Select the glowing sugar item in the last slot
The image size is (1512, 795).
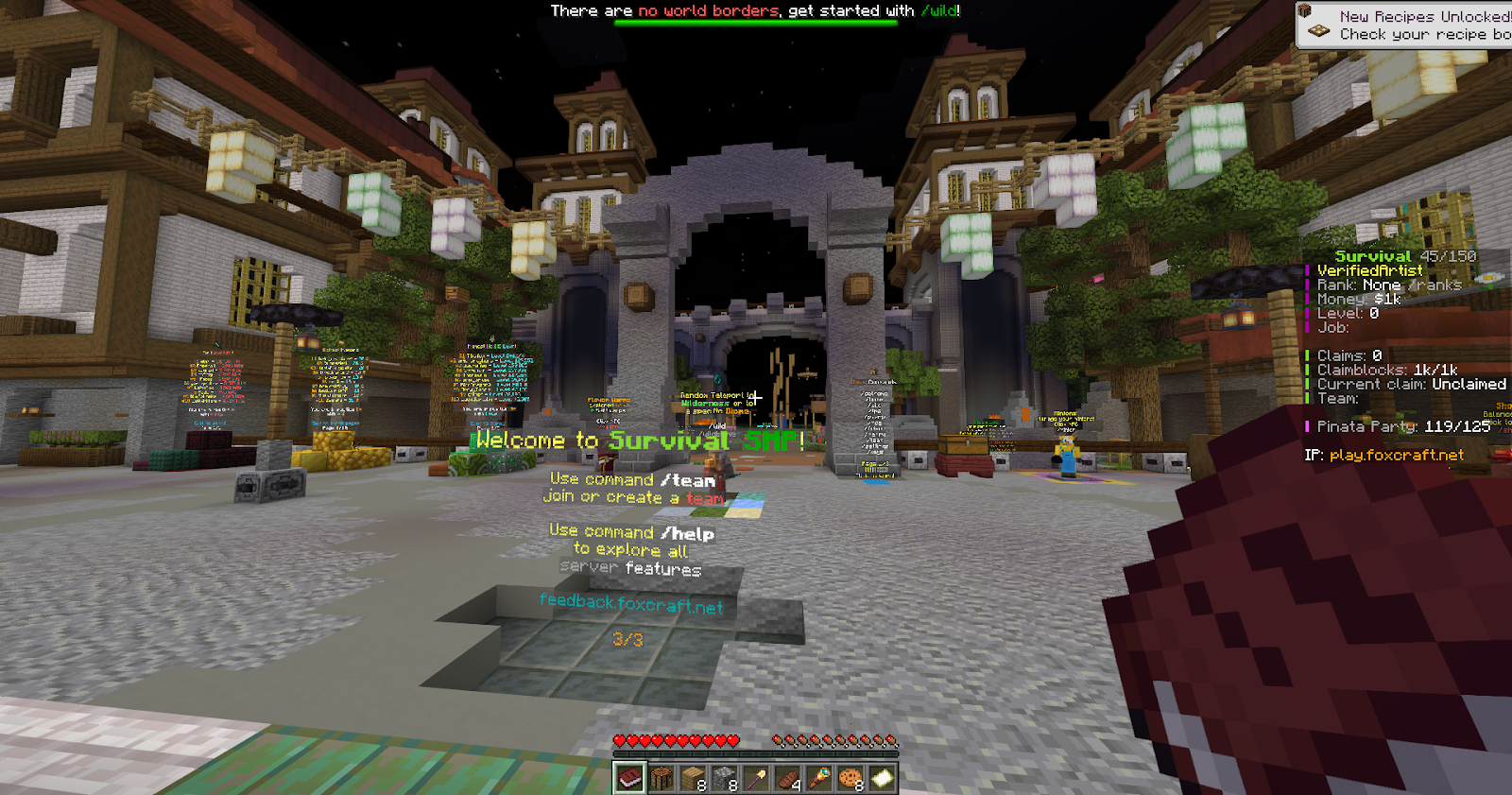click(x=882, y=778)
